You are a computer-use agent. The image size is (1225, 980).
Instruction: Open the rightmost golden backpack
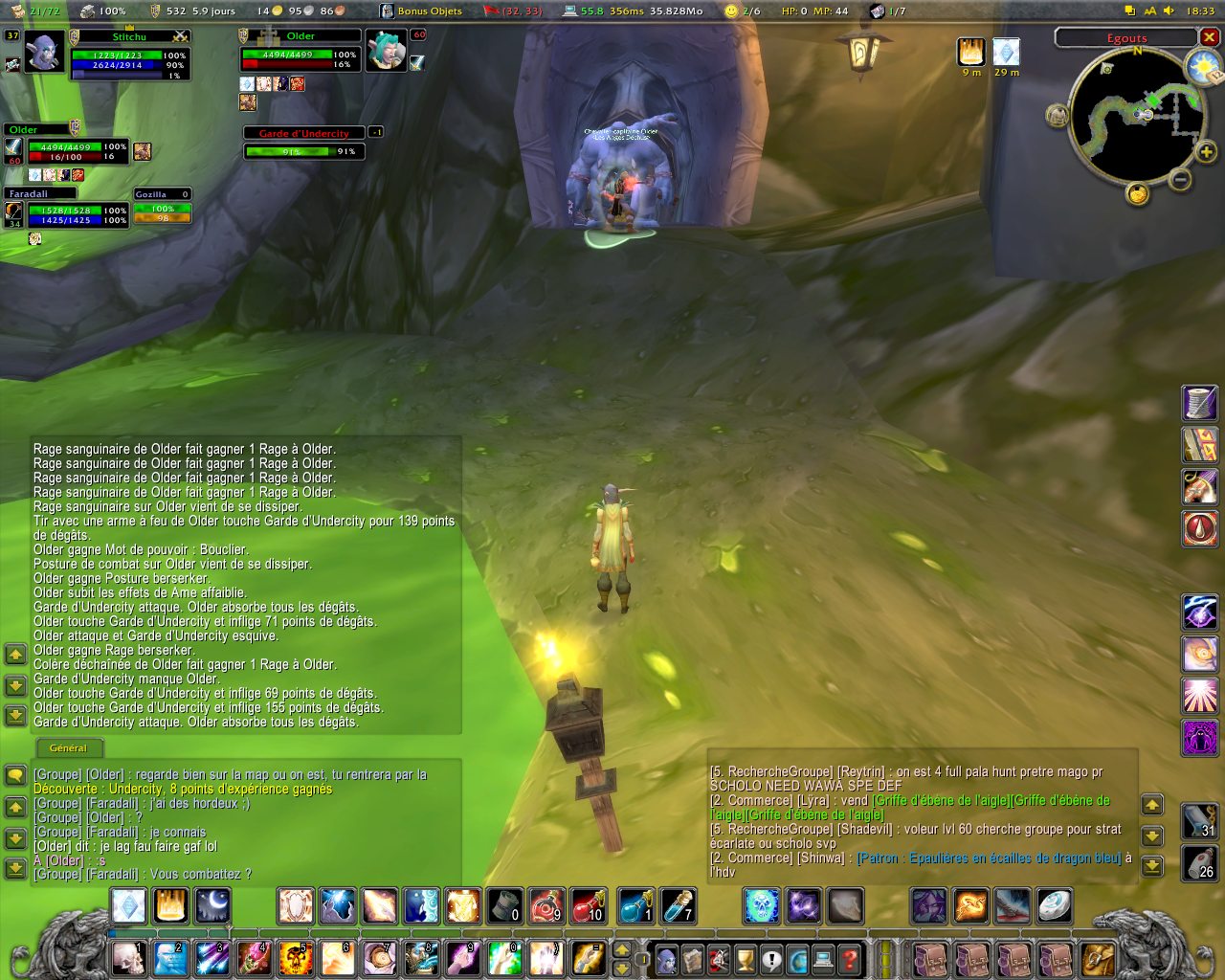(1098, 958)
